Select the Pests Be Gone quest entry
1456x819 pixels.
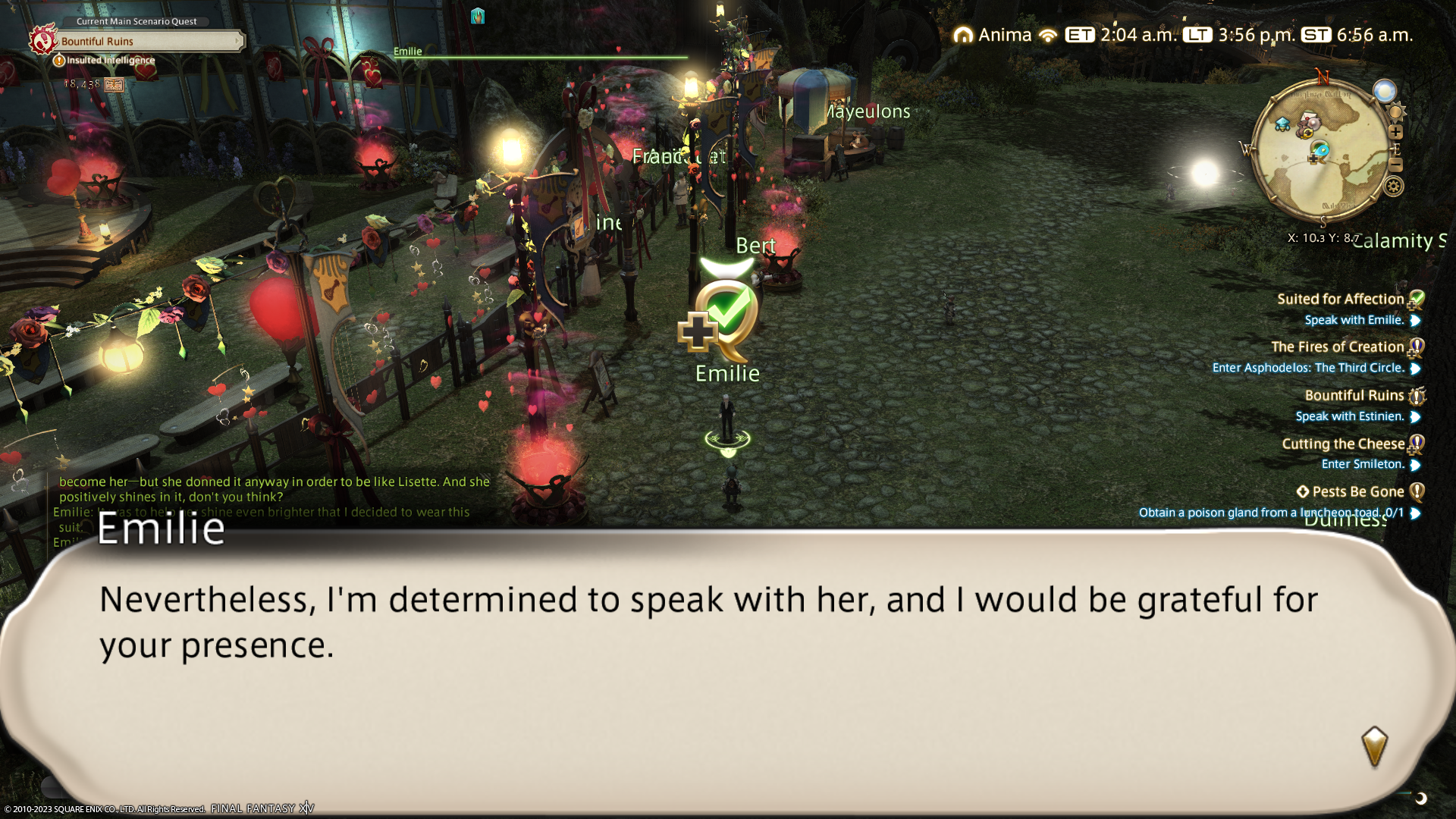(x=1357, y=492)
